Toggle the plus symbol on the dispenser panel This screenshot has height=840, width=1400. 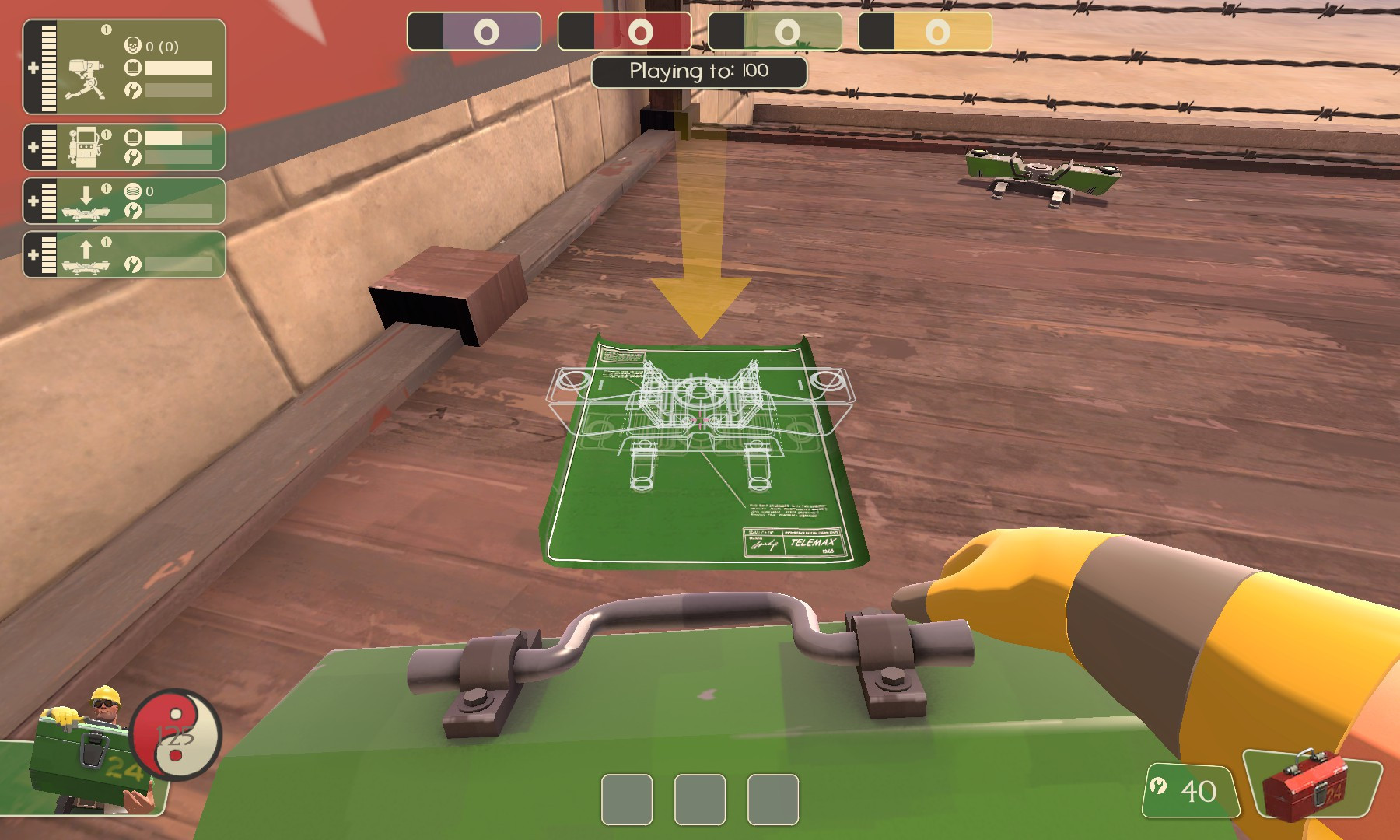click(32, 148)
